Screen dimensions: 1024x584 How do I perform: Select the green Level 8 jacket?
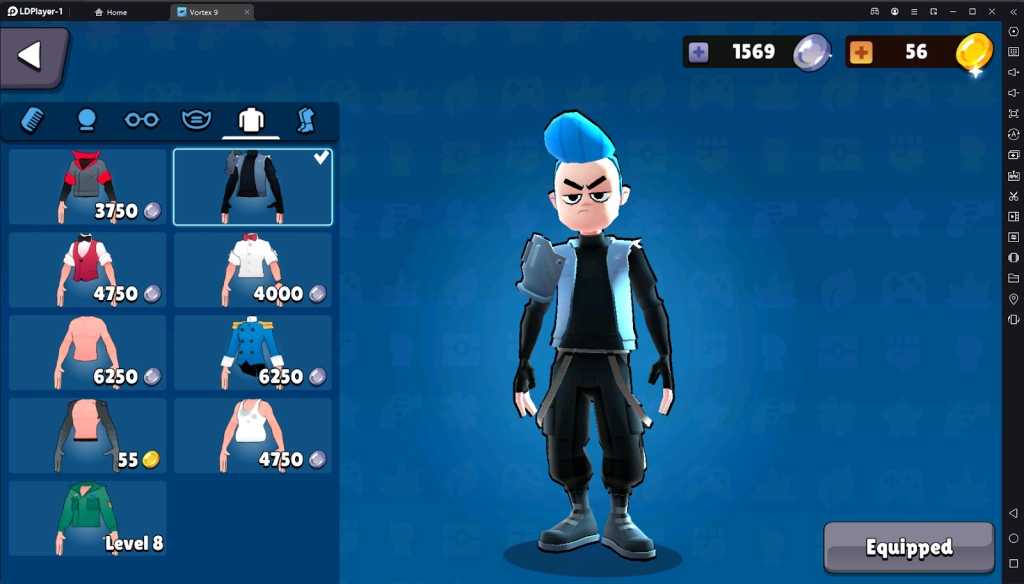pyautogui.click(x=88, y=518)
